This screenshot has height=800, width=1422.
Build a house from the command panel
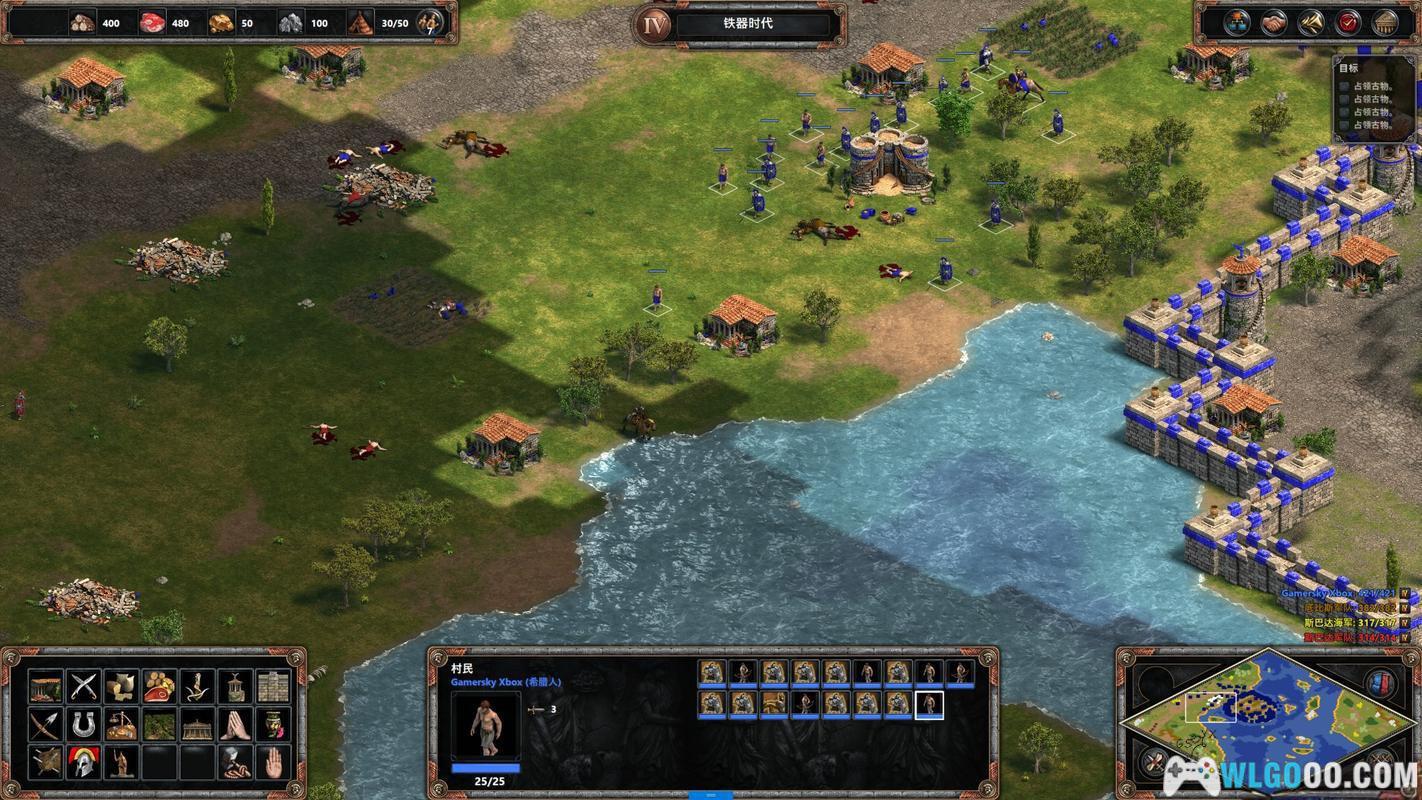(x=45, y=686)
